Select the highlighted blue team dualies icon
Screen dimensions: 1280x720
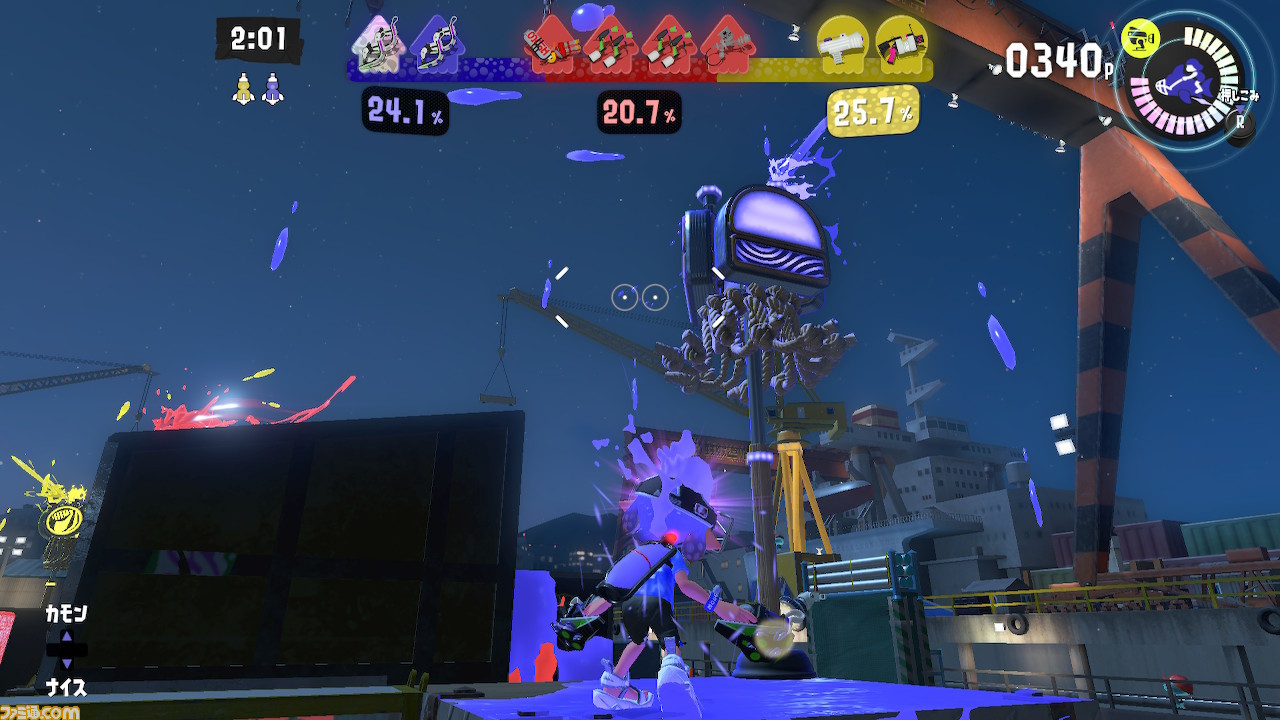(x=376, y=46)
